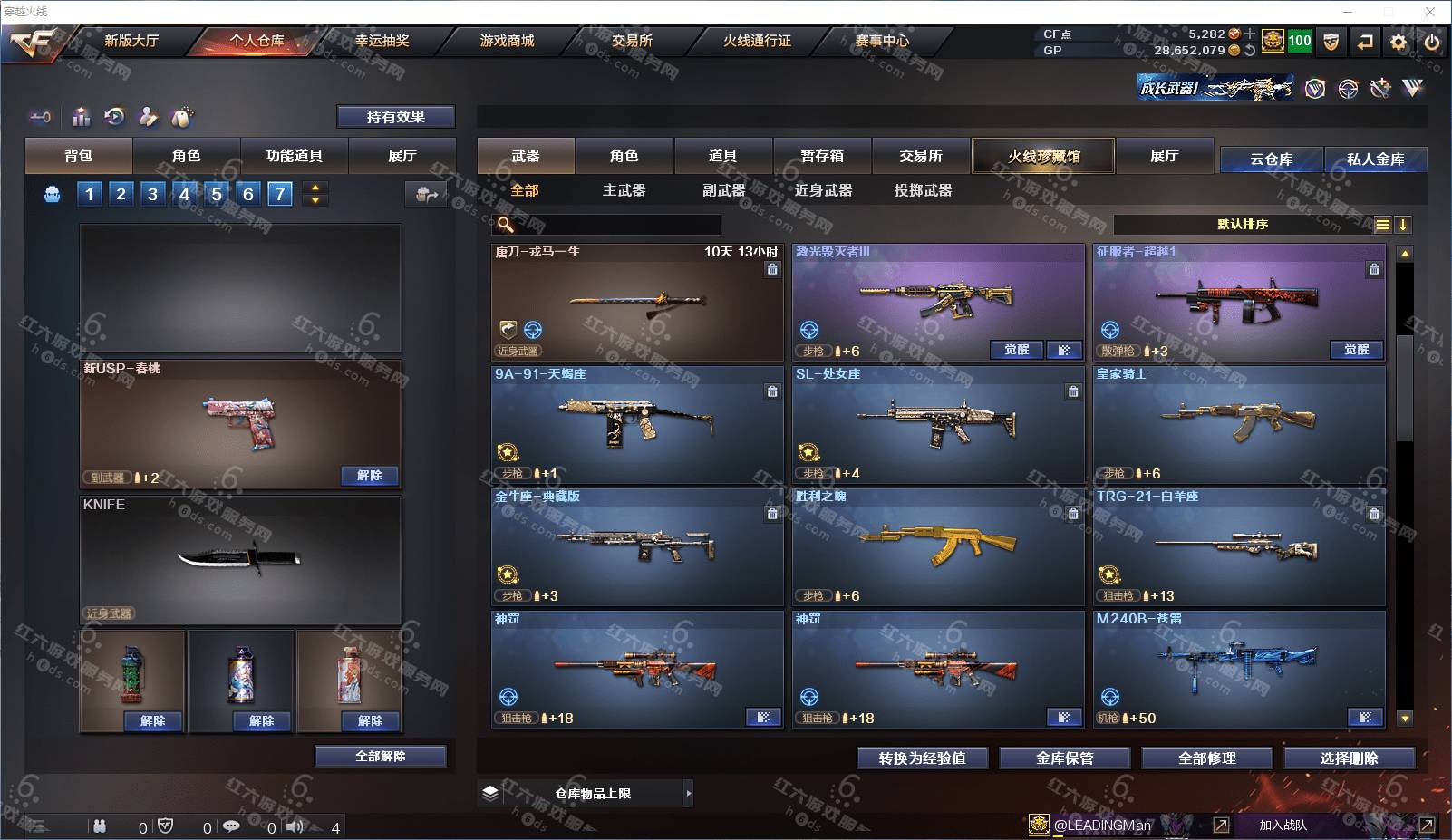Close the game window
Viewport: 1452px width, 840px height.
coord(1430,12)
